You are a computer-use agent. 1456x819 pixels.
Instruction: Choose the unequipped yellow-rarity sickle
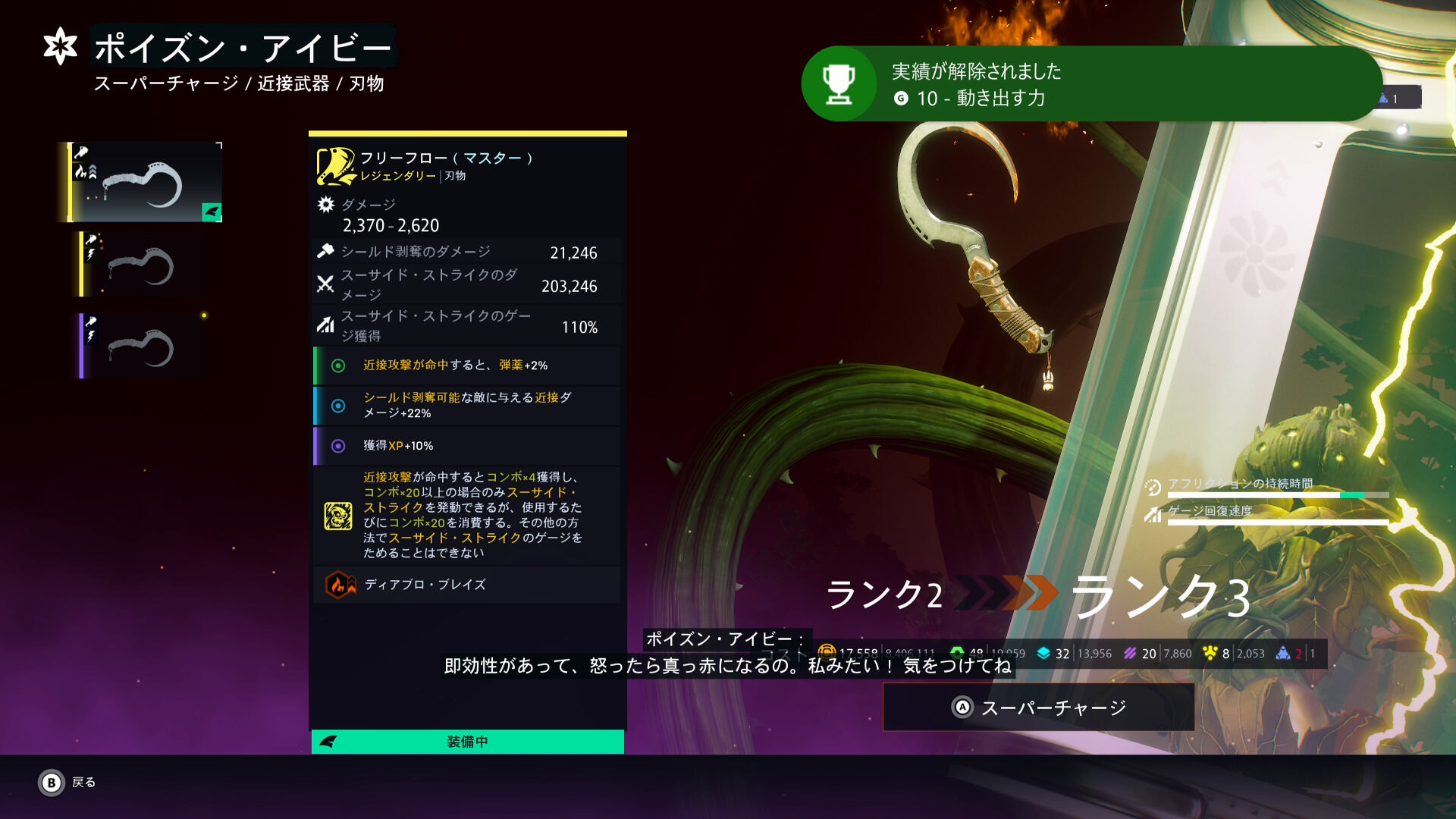pyautogui.click(x=143, y=265)
